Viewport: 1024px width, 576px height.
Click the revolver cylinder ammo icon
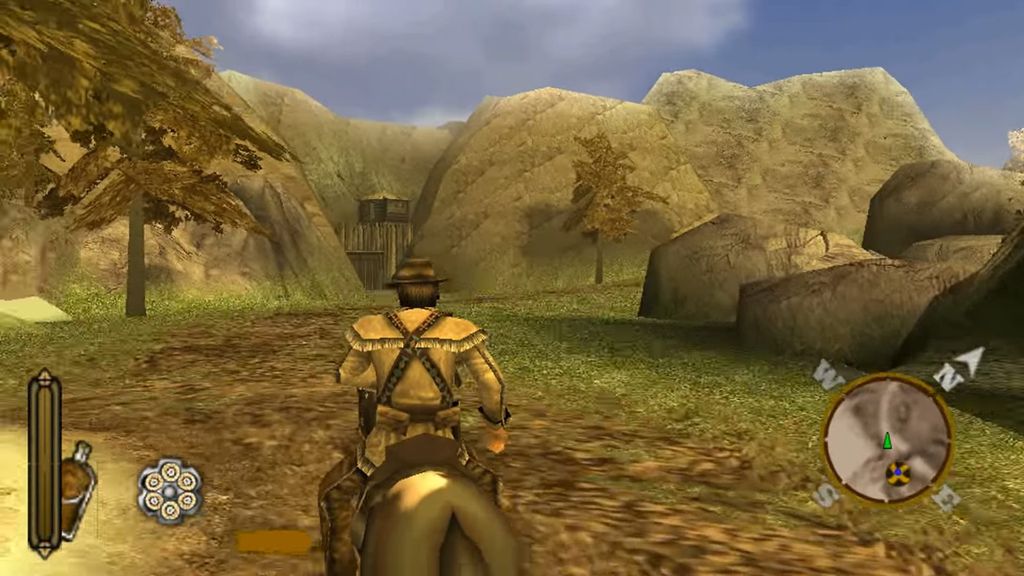pos(170,491)
